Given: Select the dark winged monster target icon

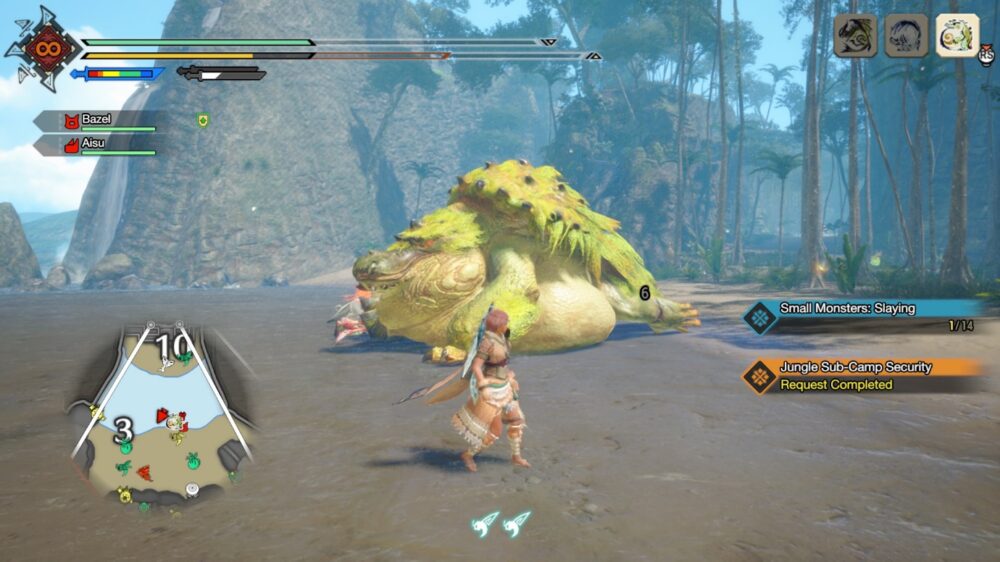Looking at the screenshot, I should (855, 35).
